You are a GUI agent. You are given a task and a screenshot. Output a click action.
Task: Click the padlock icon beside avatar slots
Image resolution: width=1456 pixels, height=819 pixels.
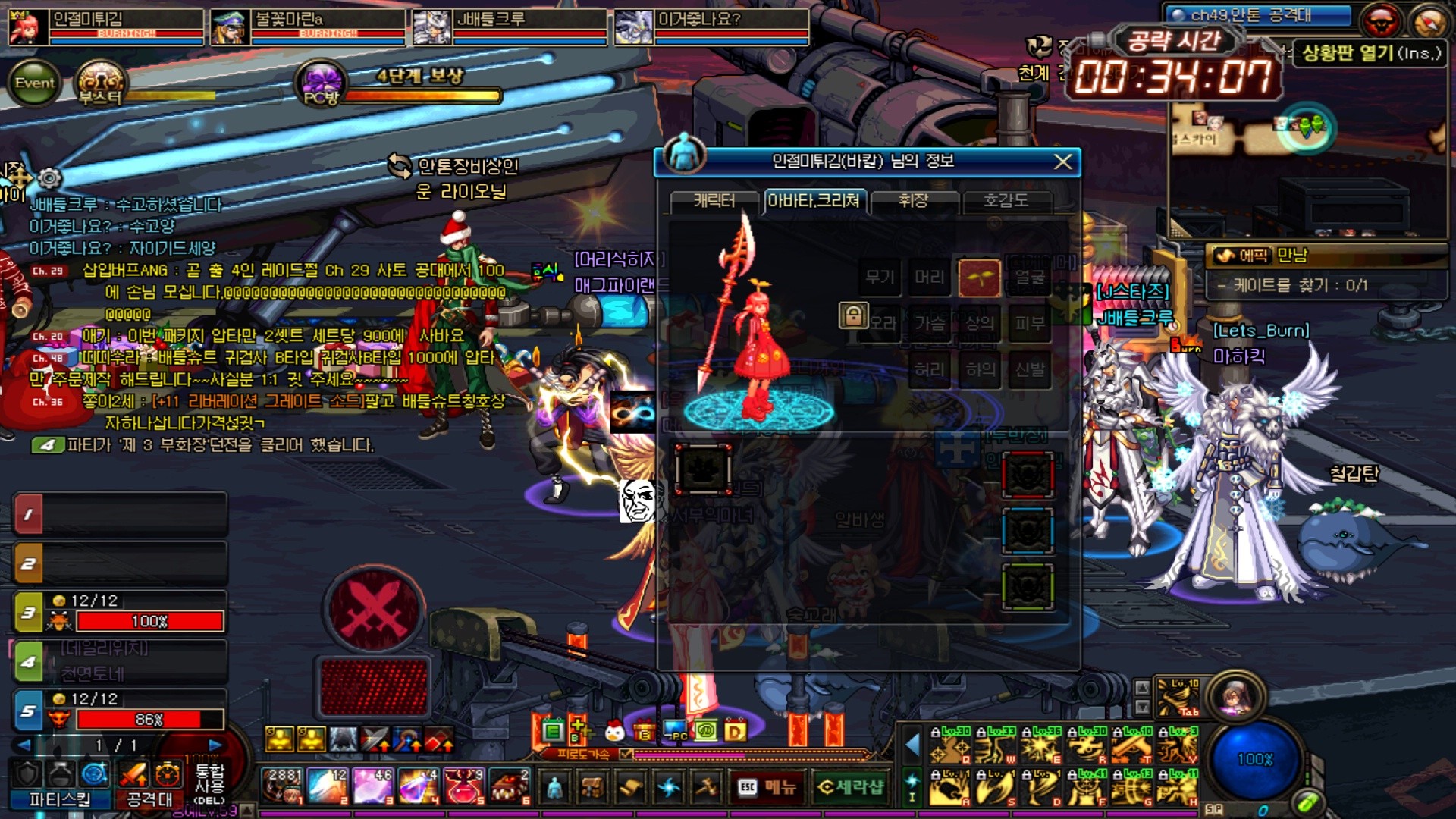coord(853,315)
